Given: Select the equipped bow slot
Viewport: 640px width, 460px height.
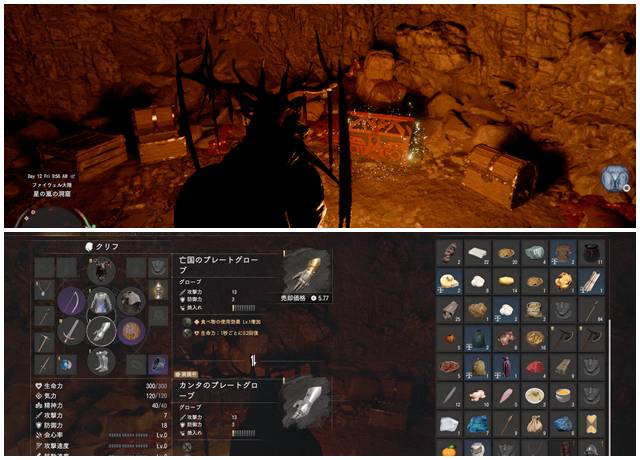Looking at the screenshot, I should coord(71,300).
